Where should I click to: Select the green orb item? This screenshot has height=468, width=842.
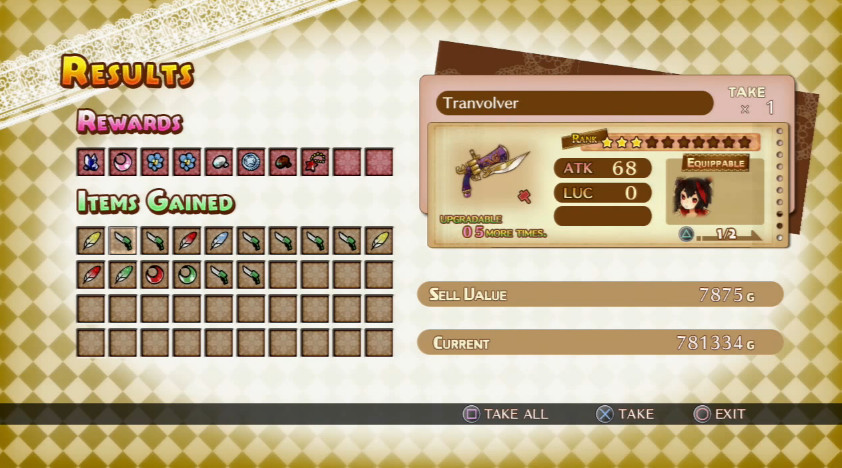(187, 274)
